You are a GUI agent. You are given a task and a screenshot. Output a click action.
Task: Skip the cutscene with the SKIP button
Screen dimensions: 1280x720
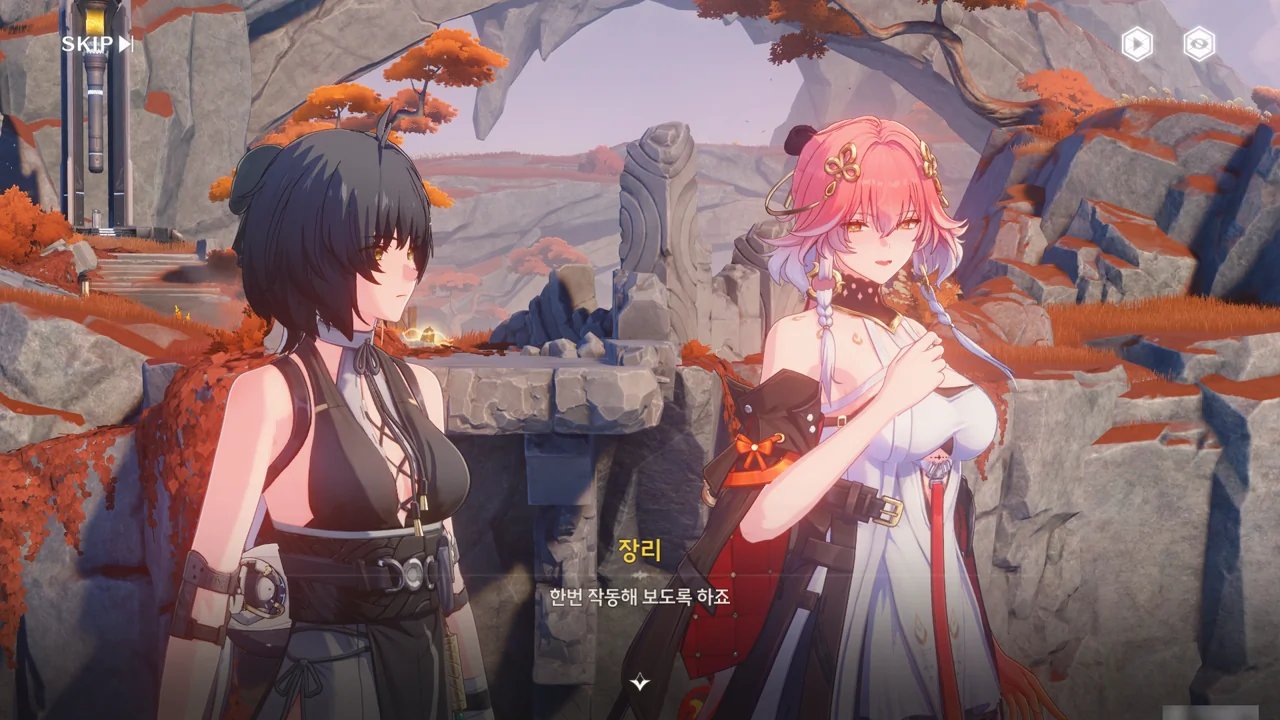[x=97, y=44]
